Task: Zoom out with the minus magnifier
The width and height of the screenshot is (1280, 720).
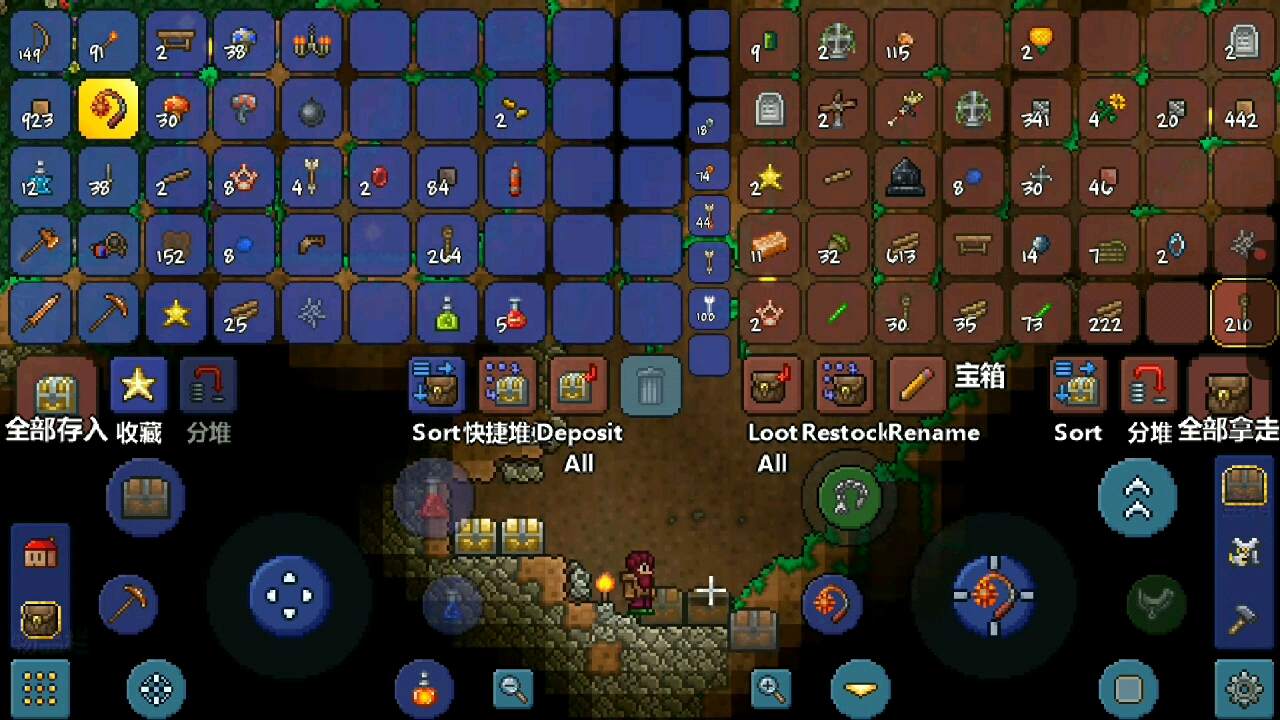Action: [513, 687]
